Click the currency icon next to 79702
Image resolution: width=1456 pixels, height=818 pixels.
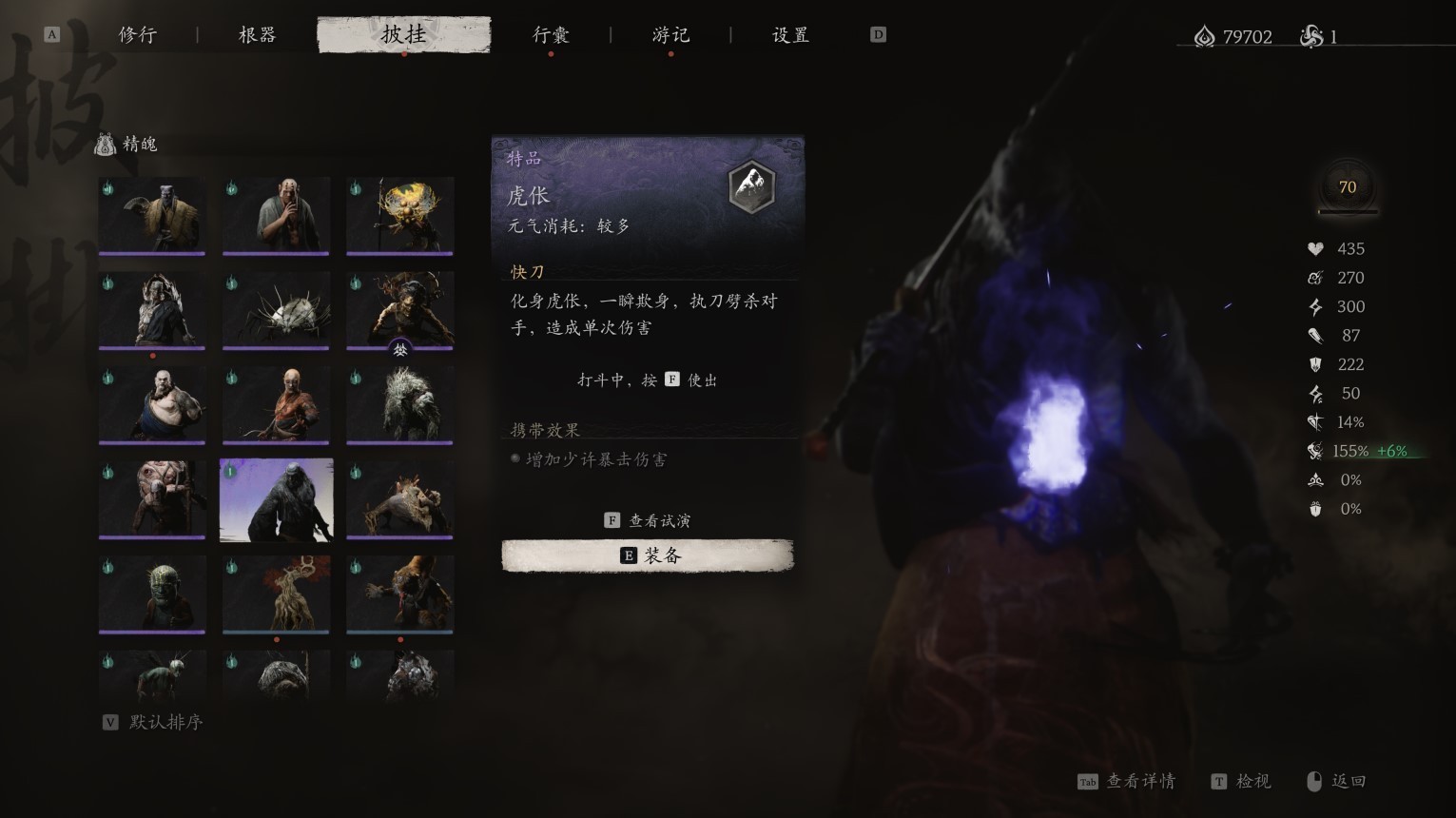1203,36
